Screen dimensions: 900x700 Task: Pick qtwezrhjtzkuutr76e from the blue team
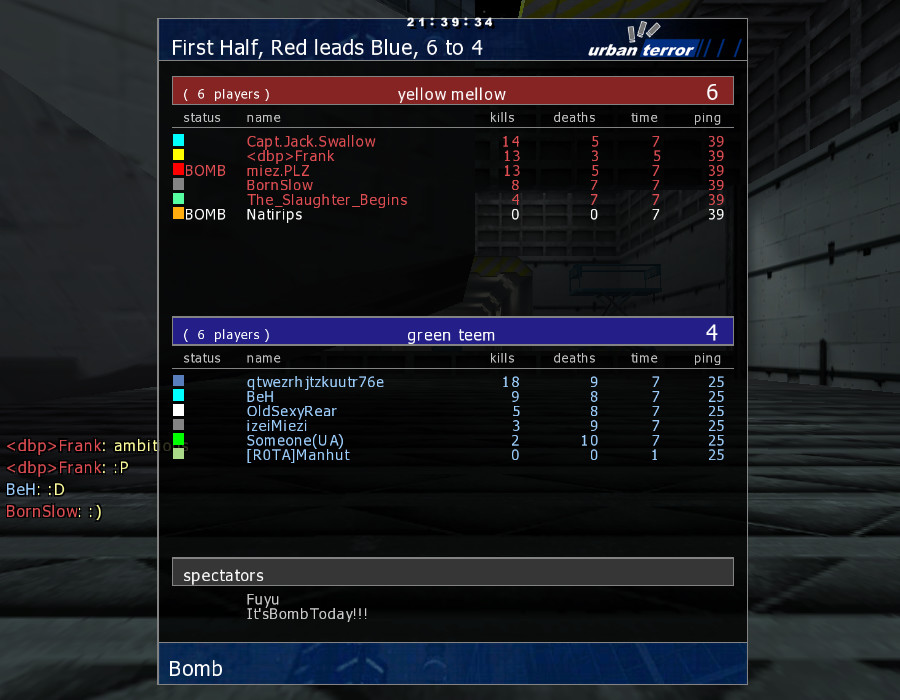[x=315, y=382]
